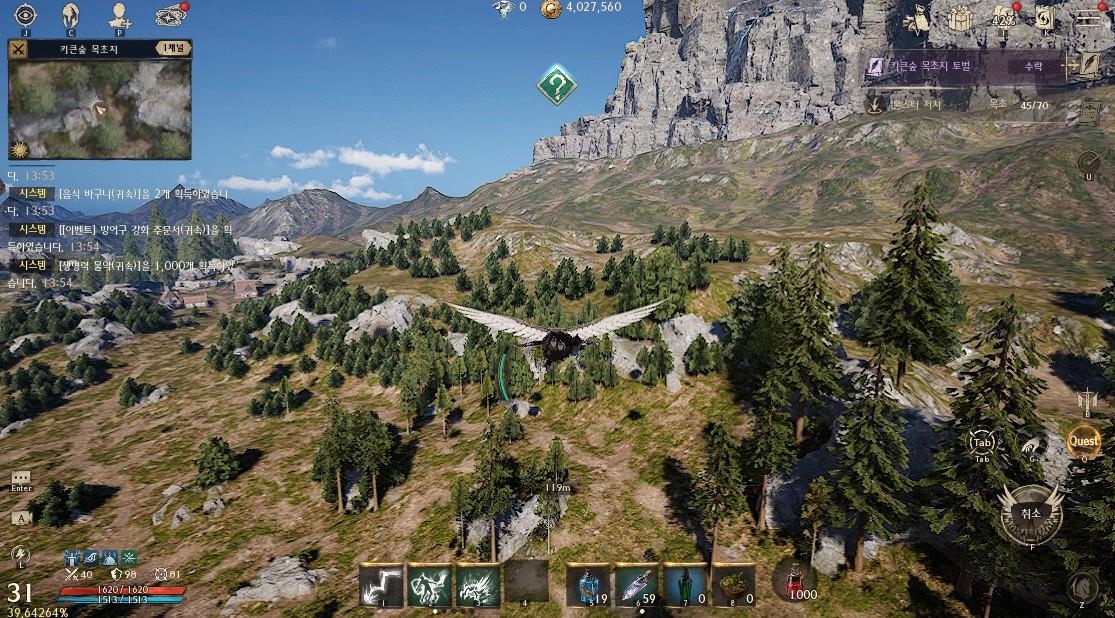
Task: Use the blue potion hotbar slot
Action: pos(588,585)
